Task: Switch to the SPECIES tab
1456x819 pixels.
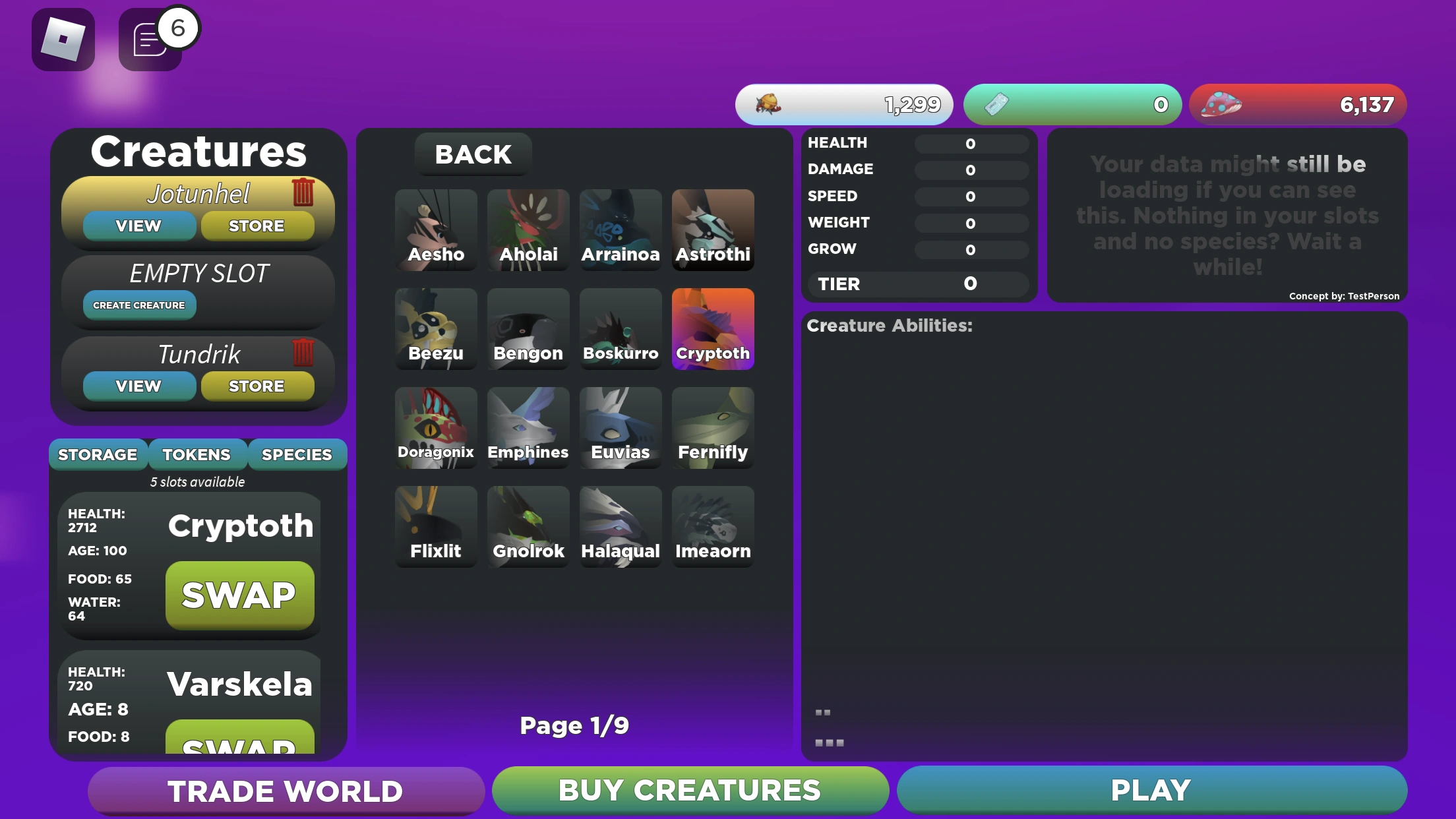Action: (297, 454)
